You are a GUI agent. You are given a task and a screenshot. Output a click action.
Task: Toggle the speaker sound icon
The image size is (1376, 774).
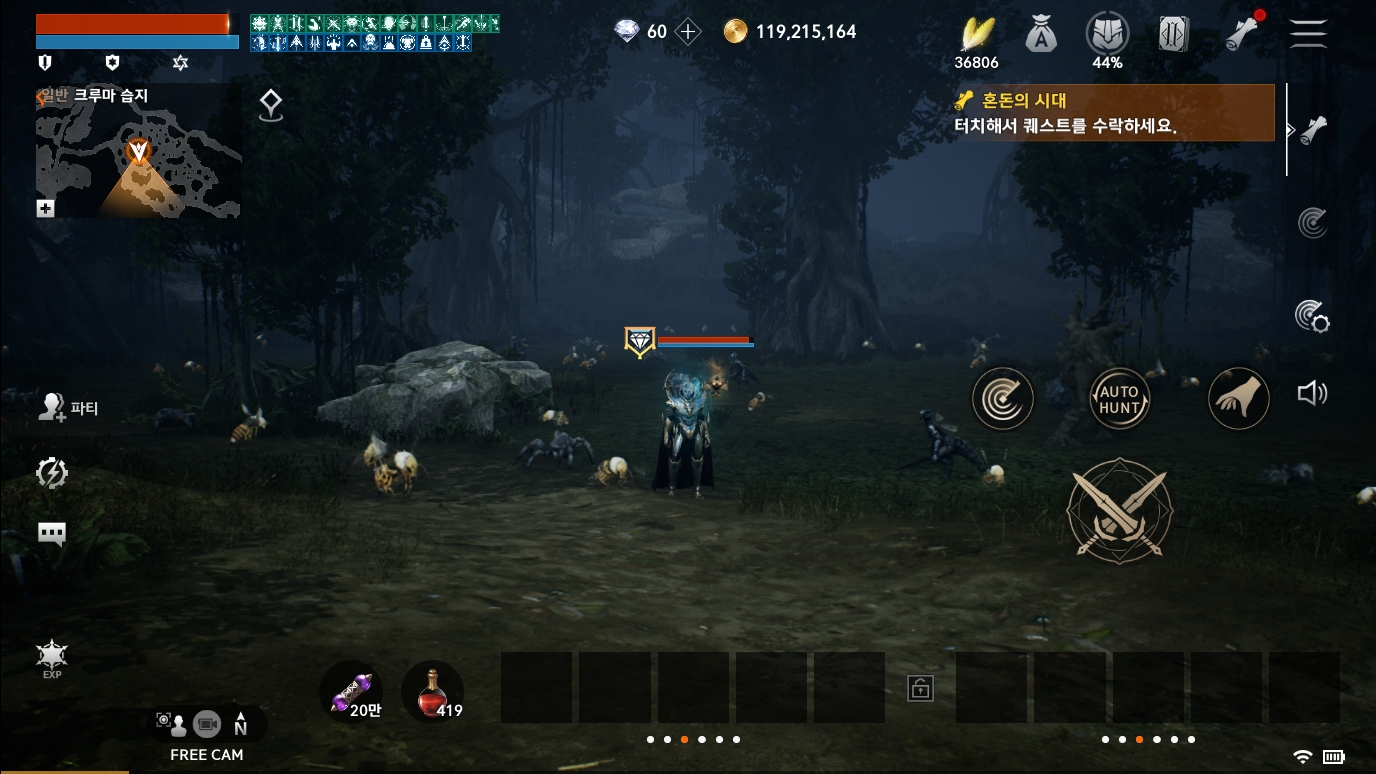pos(1312,393)
